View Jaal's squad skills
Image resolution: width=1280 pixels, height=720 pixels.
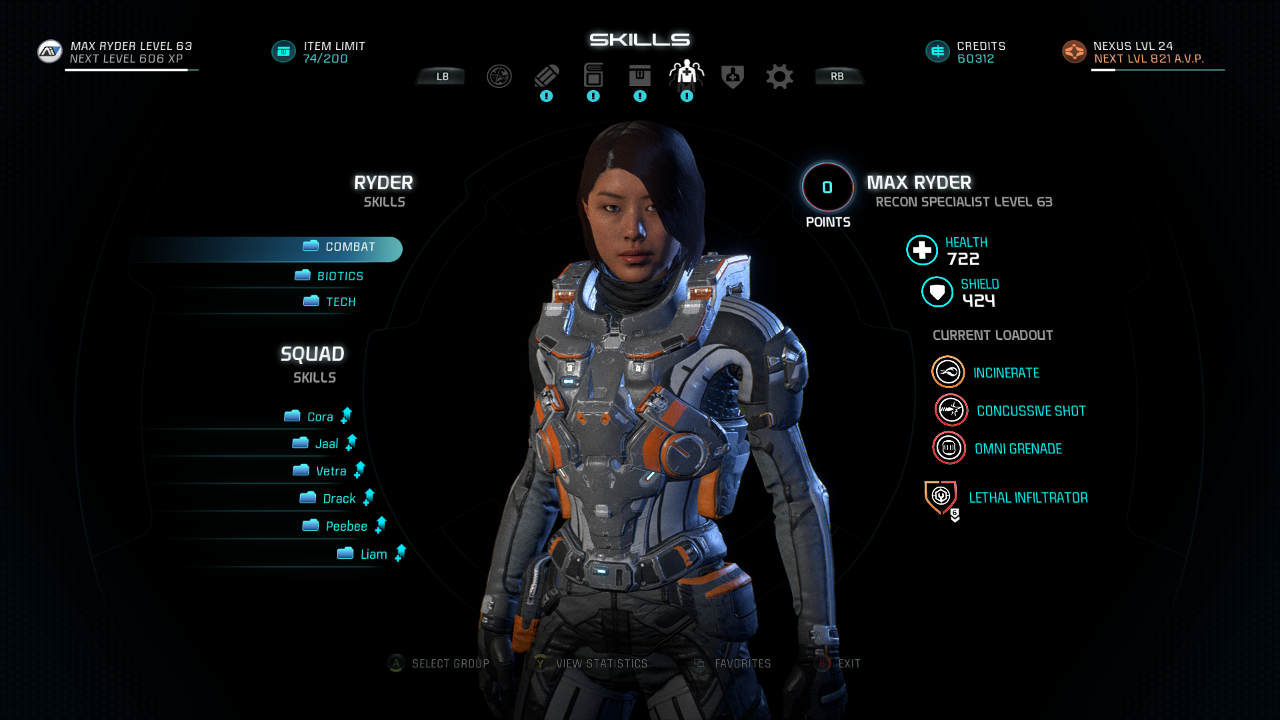coord(326,444)
